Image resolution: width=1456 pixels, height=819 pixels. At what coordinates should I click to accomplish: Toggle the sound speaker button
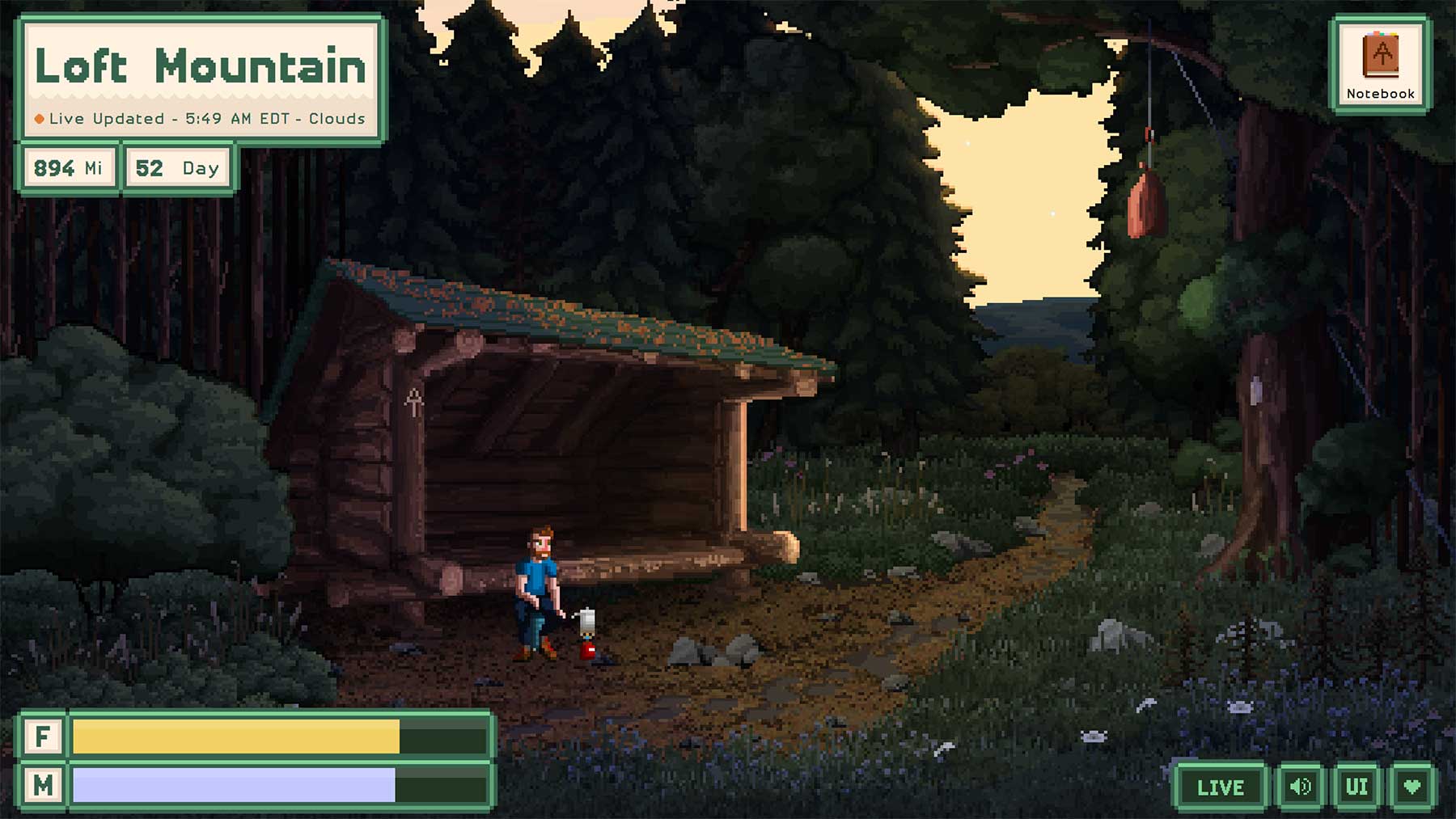(1300, 787)
